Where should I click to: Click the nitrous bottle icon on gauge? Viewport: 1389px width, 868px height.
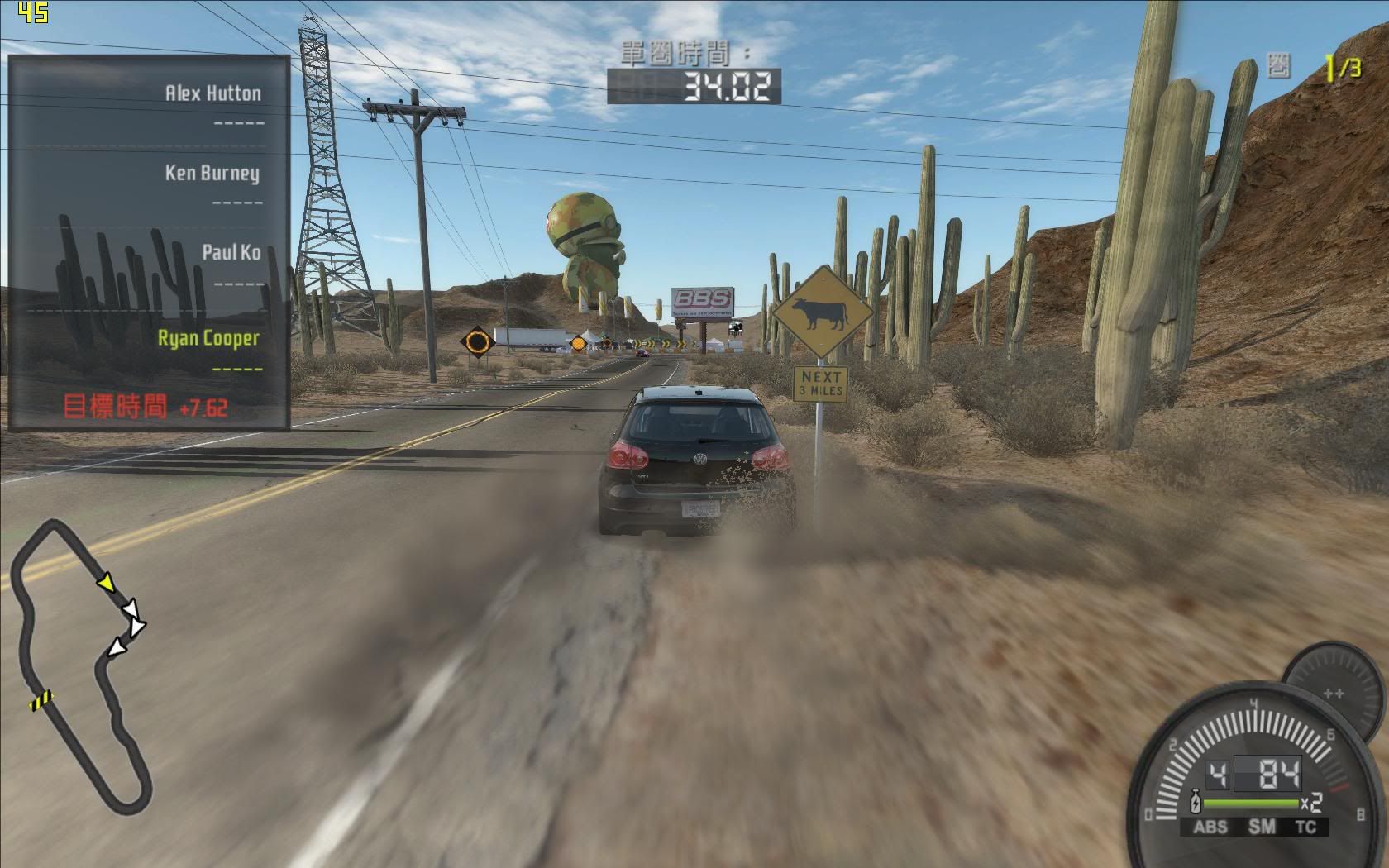(x=1195, y=803)
